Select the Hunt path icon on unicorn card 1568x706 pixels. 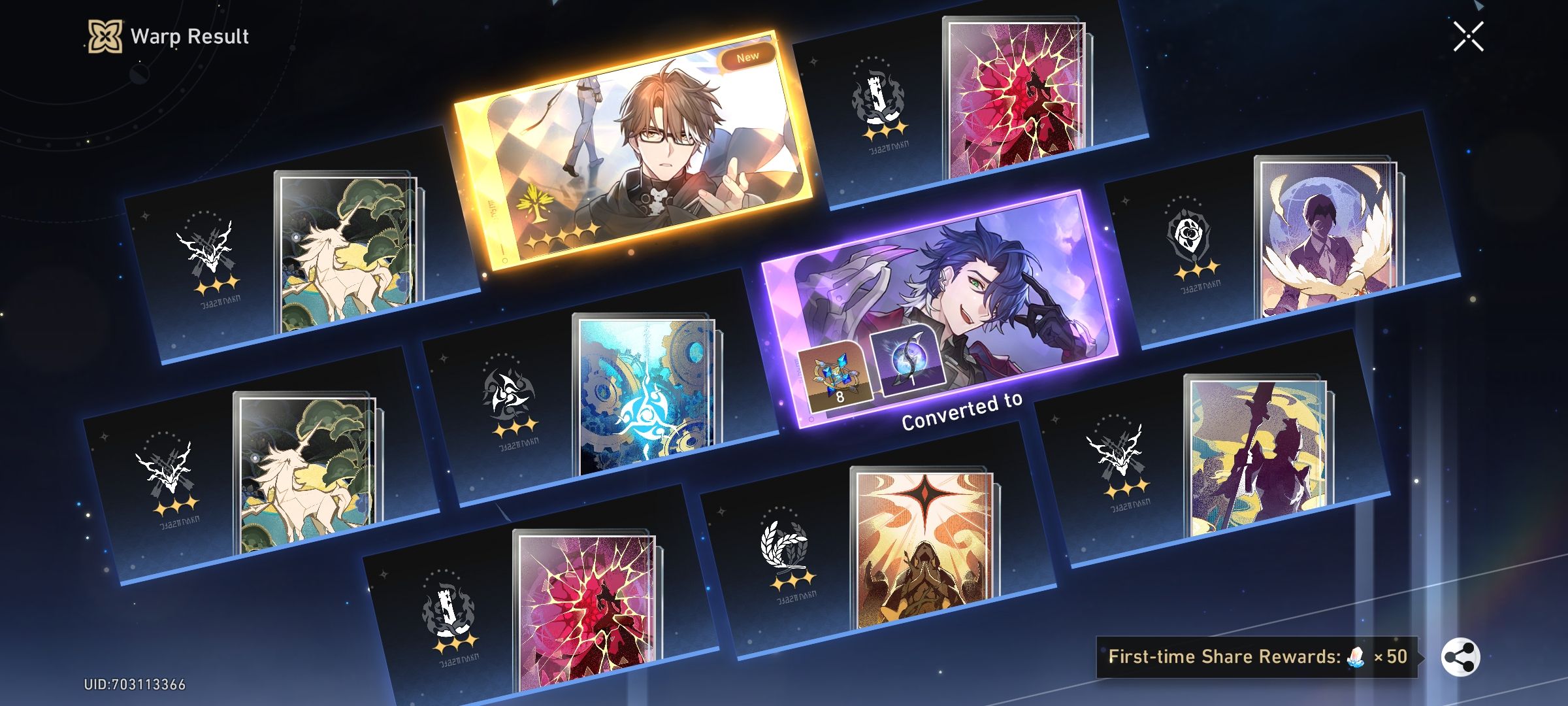point(208,248)
